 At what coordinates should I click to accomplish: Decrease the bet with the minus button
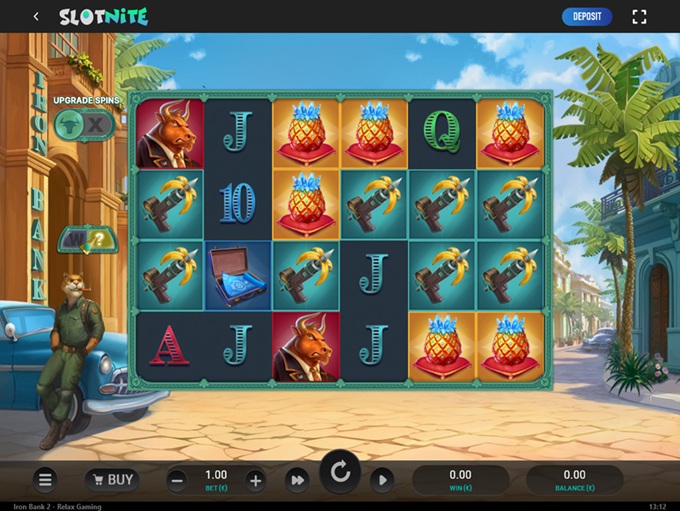(x=177, y=480)
